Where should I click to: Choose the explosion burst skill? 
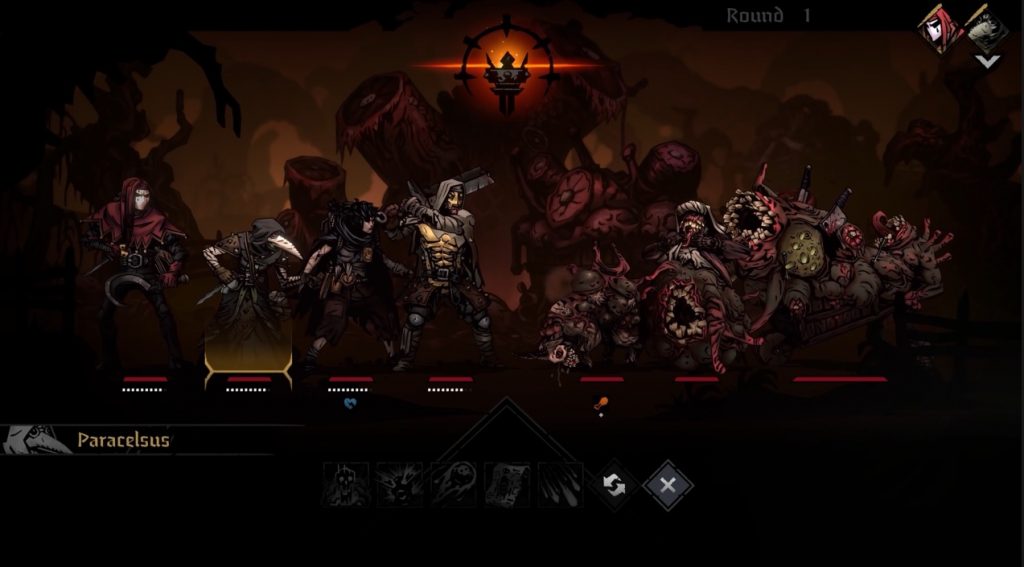pyautogui.click(x=400, y=485)
